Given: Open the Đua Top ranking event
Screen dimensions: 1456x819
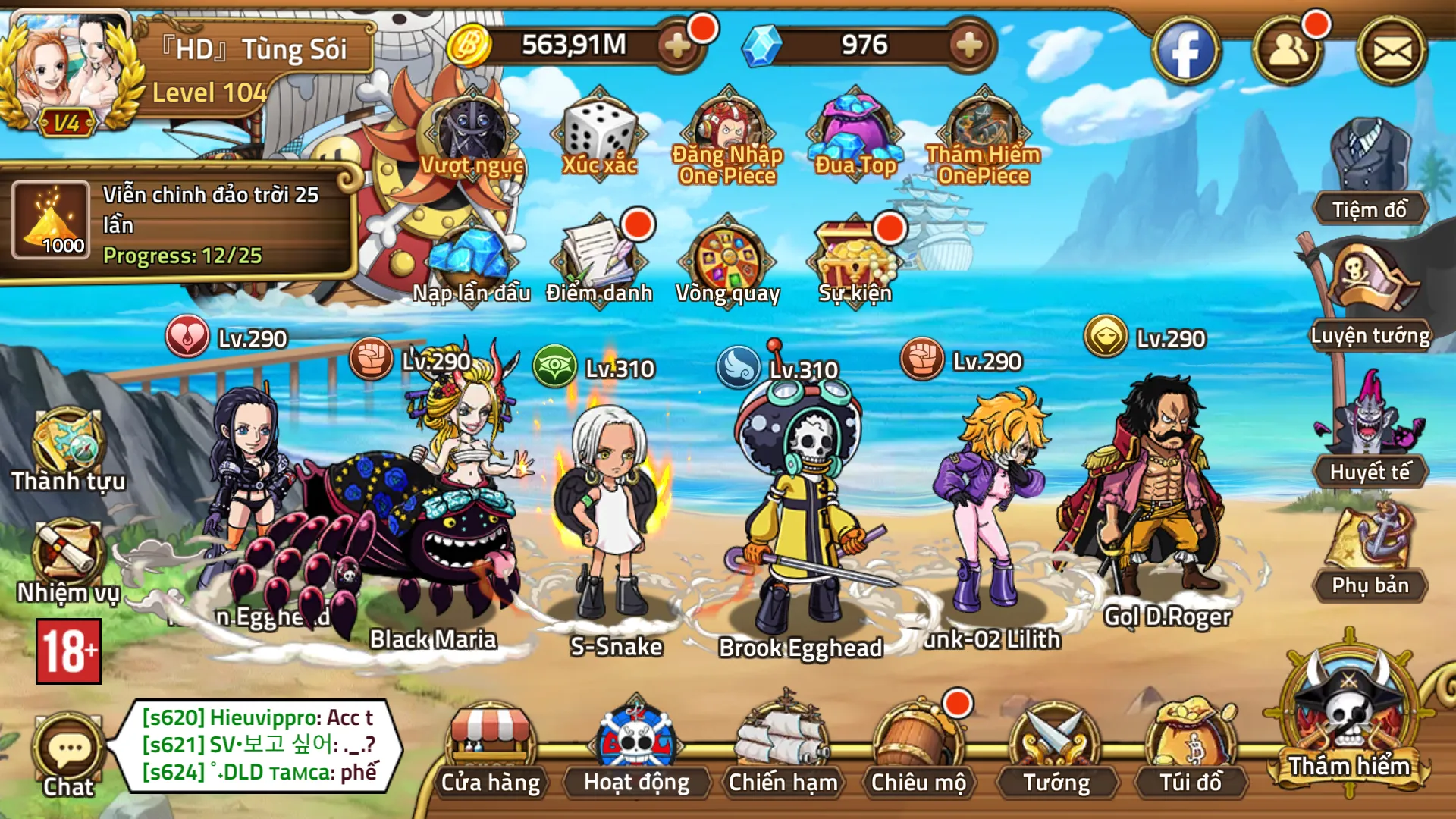Looking at the screenshot, I should tap(855, 129).
